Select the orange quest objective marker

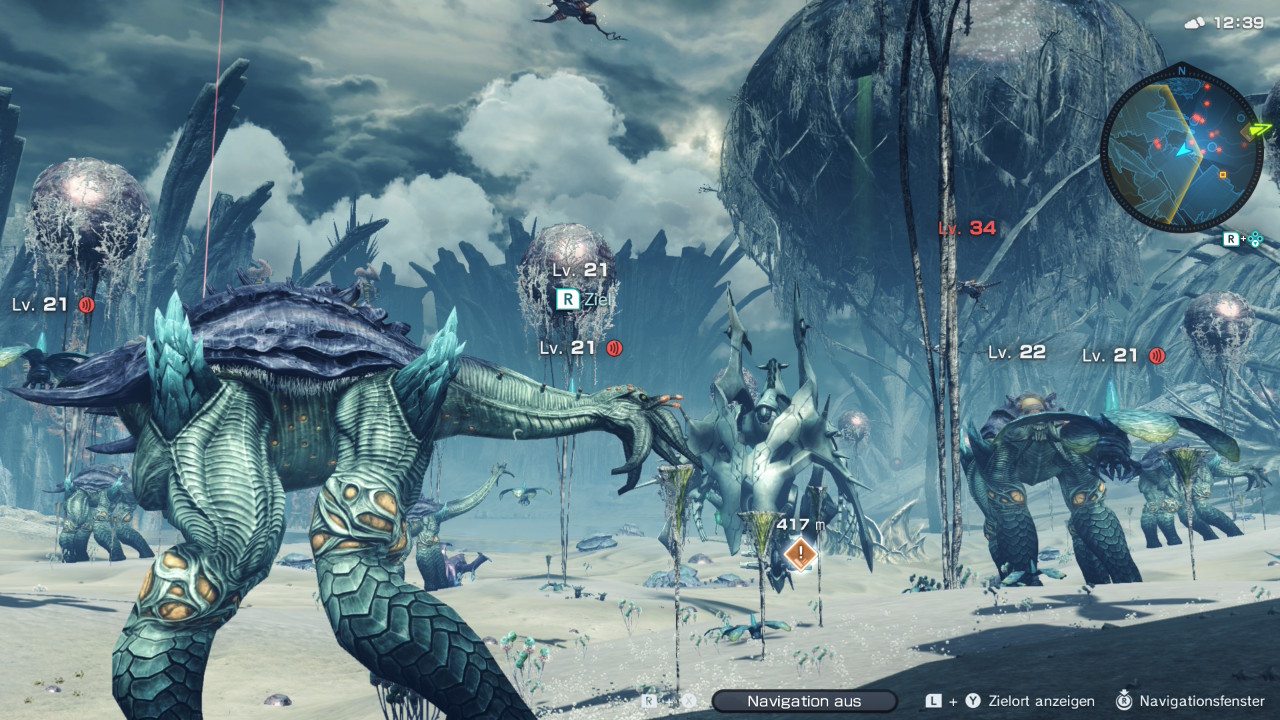point(800,553)
